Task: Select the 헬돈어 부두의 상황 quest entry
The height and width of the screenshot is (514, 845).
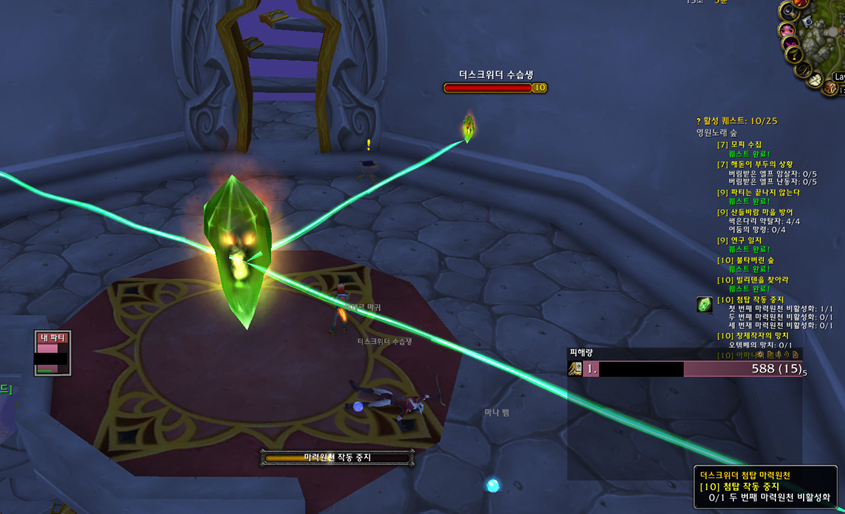Action: [756, 164]
